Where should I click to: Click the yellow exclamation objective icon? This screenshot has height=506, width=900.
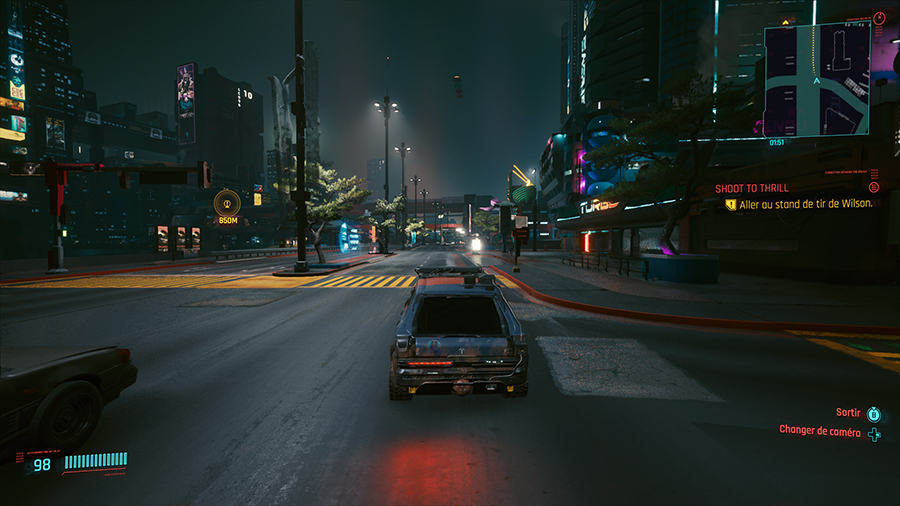[x=731, y=204]
